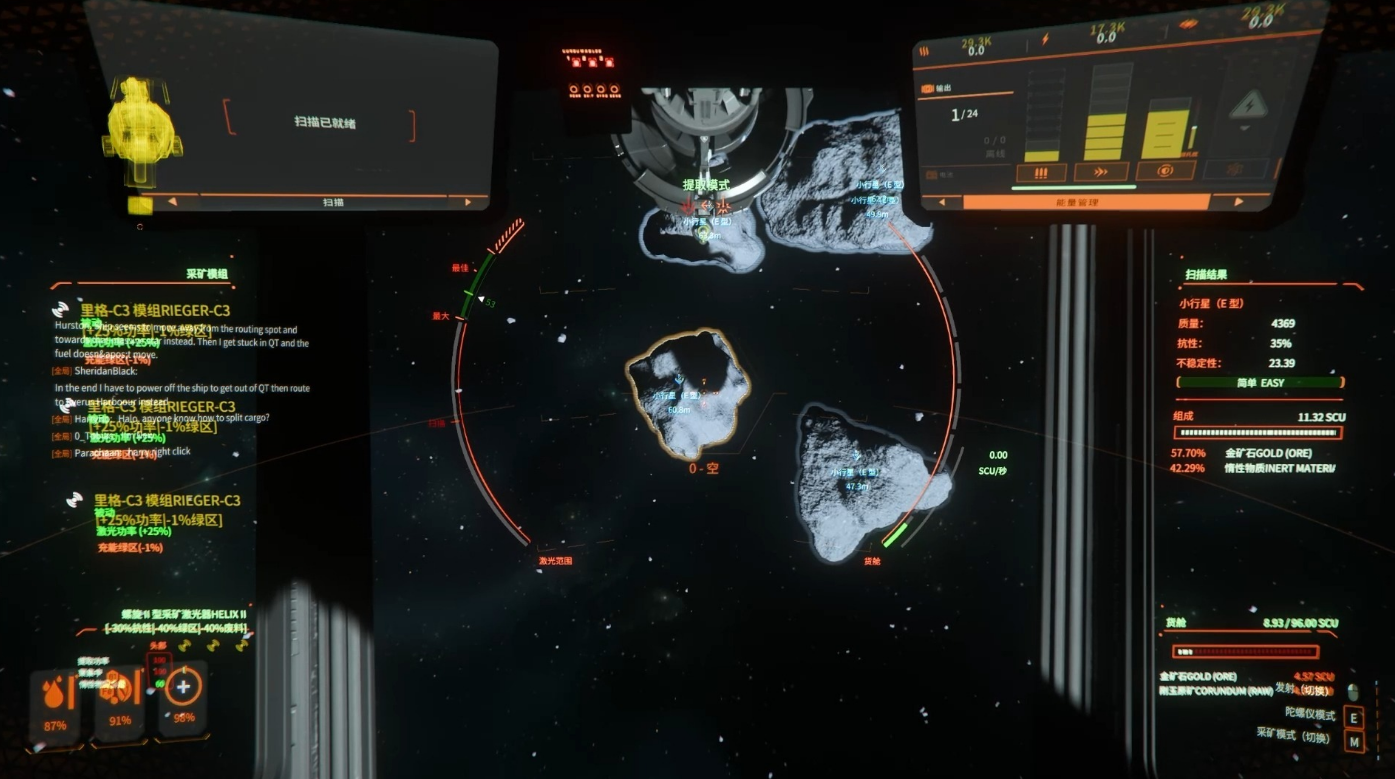
Task: Click the weapons power button with bullet icon
Action: tap(1042, 172)
